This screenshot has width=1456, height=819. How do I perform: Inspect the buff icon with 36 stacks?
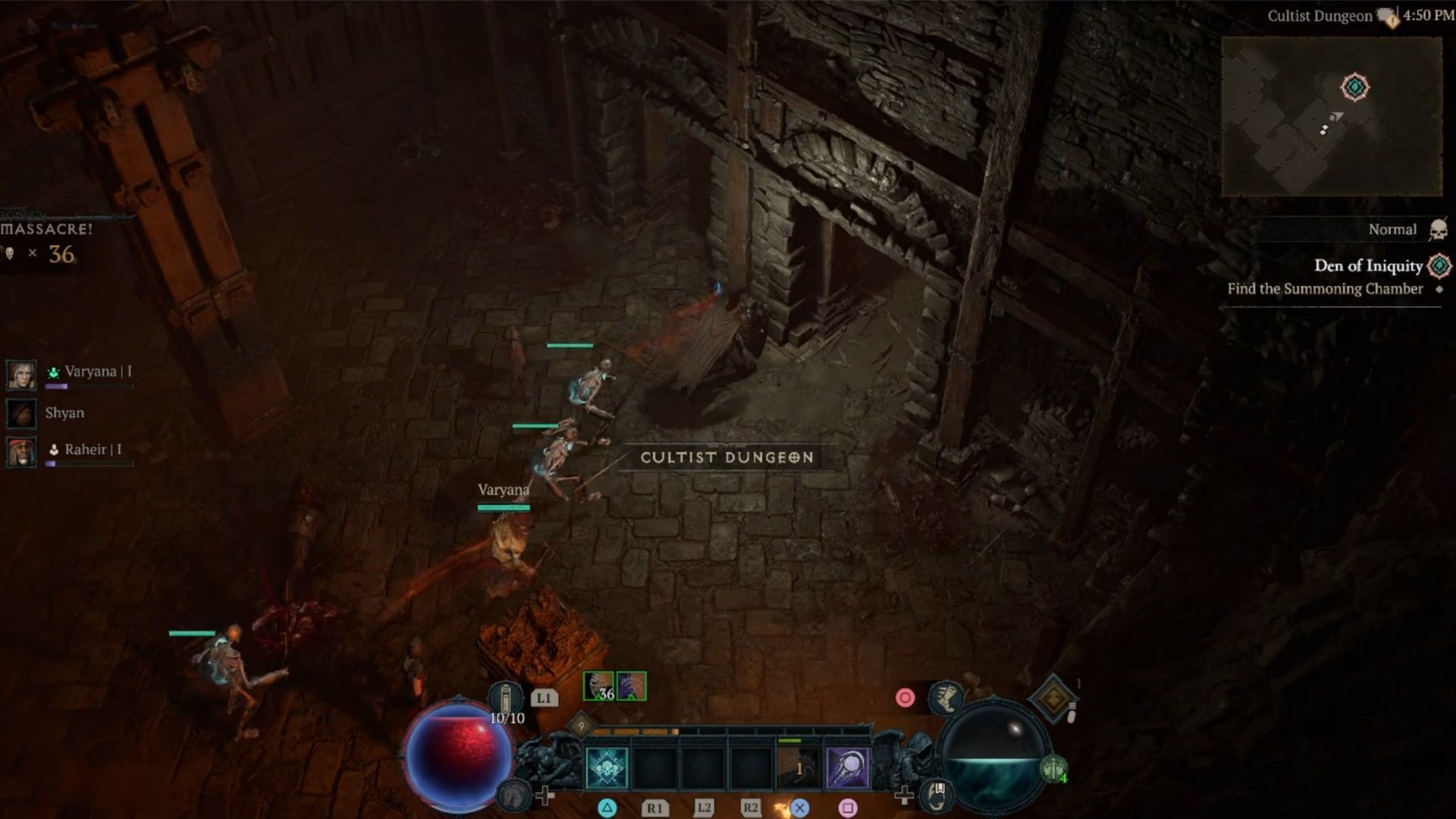pos(598,686)
